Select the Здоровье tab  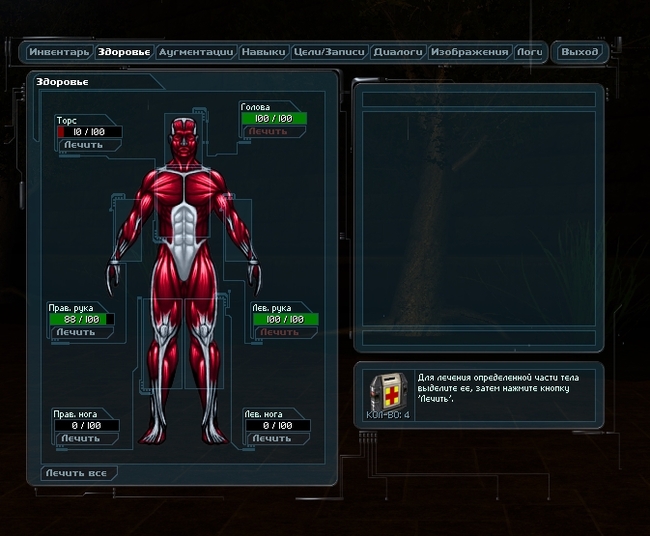click(x=123, y=52)
